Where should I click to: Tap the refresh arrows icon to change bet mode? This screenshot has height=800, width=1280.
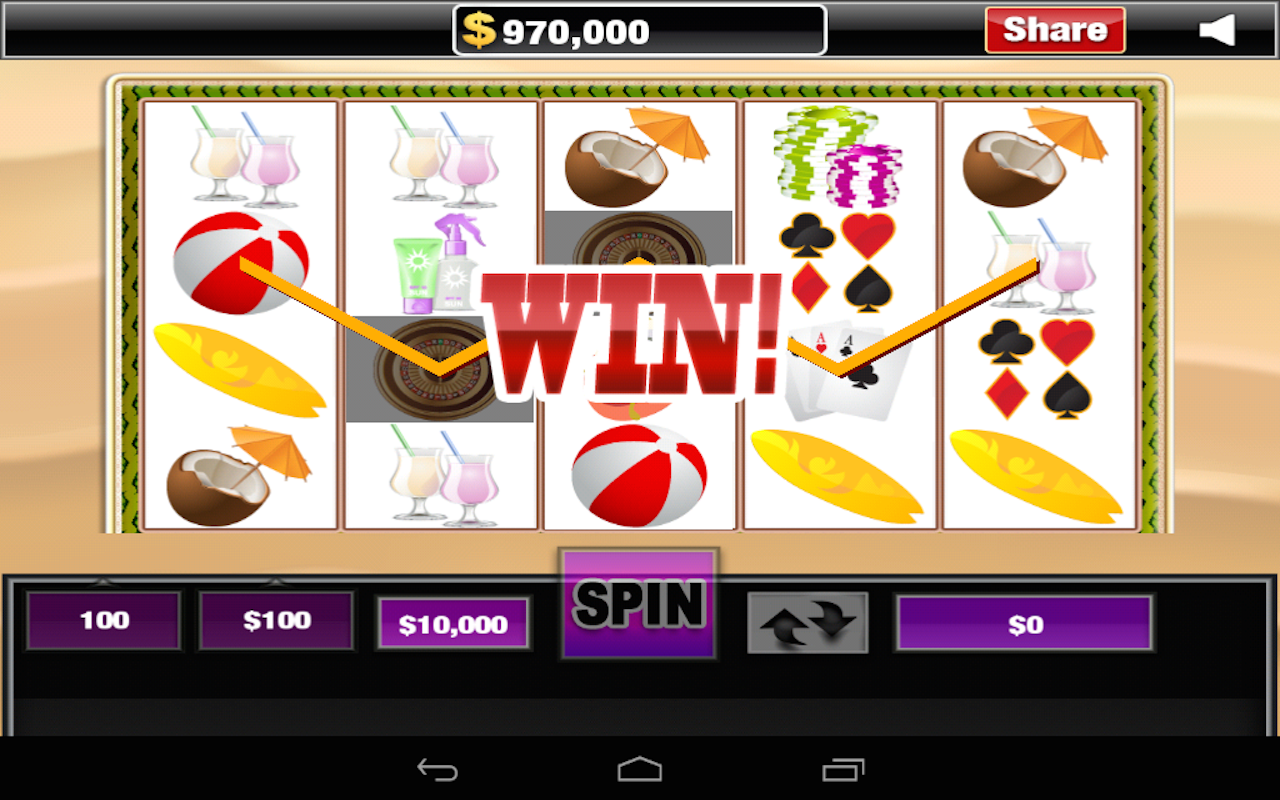808,620
